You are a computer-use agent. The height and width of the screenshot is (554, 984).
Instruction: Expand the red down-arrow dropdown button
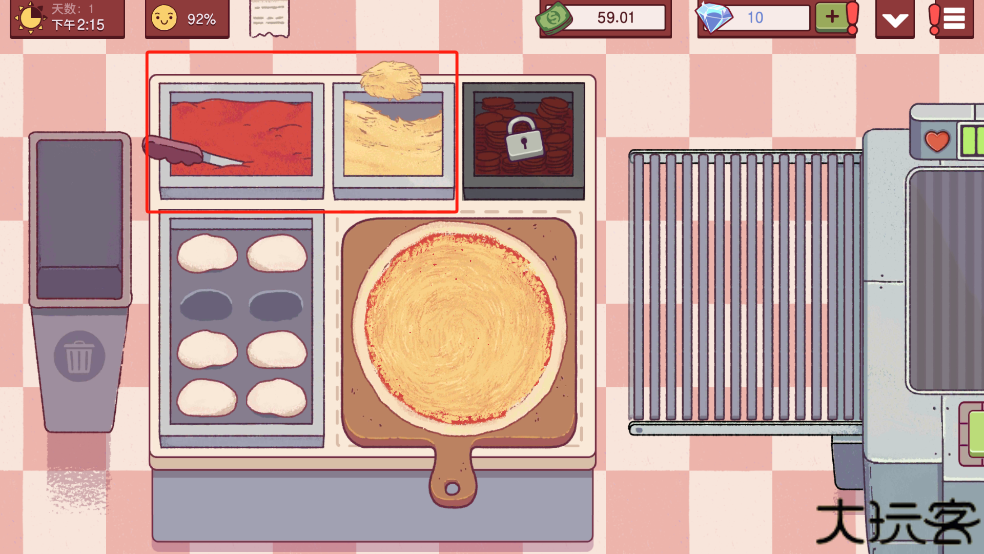[894, 19]
